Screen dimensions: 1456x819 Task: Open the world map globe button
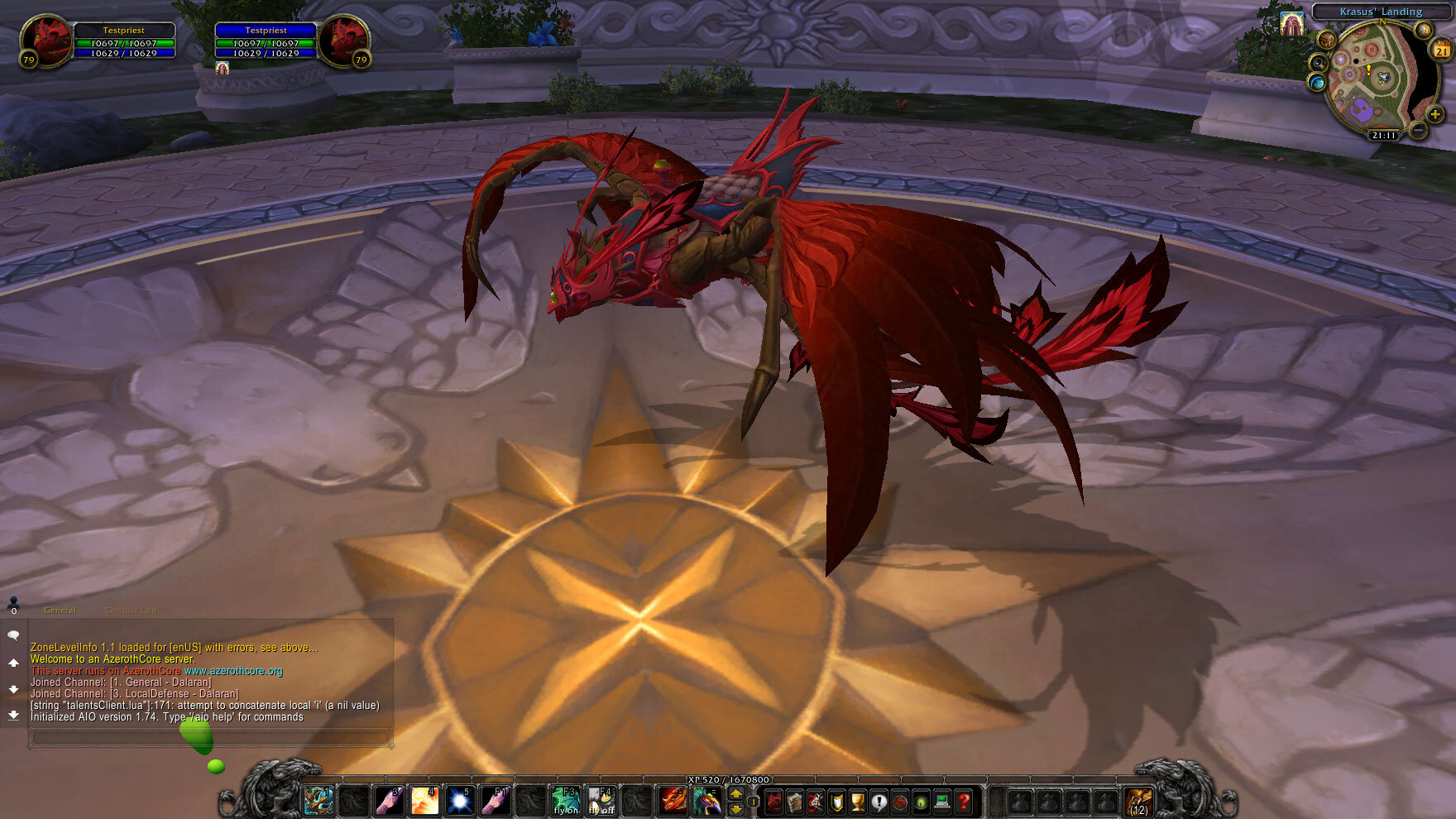[x=1316, y=83]
